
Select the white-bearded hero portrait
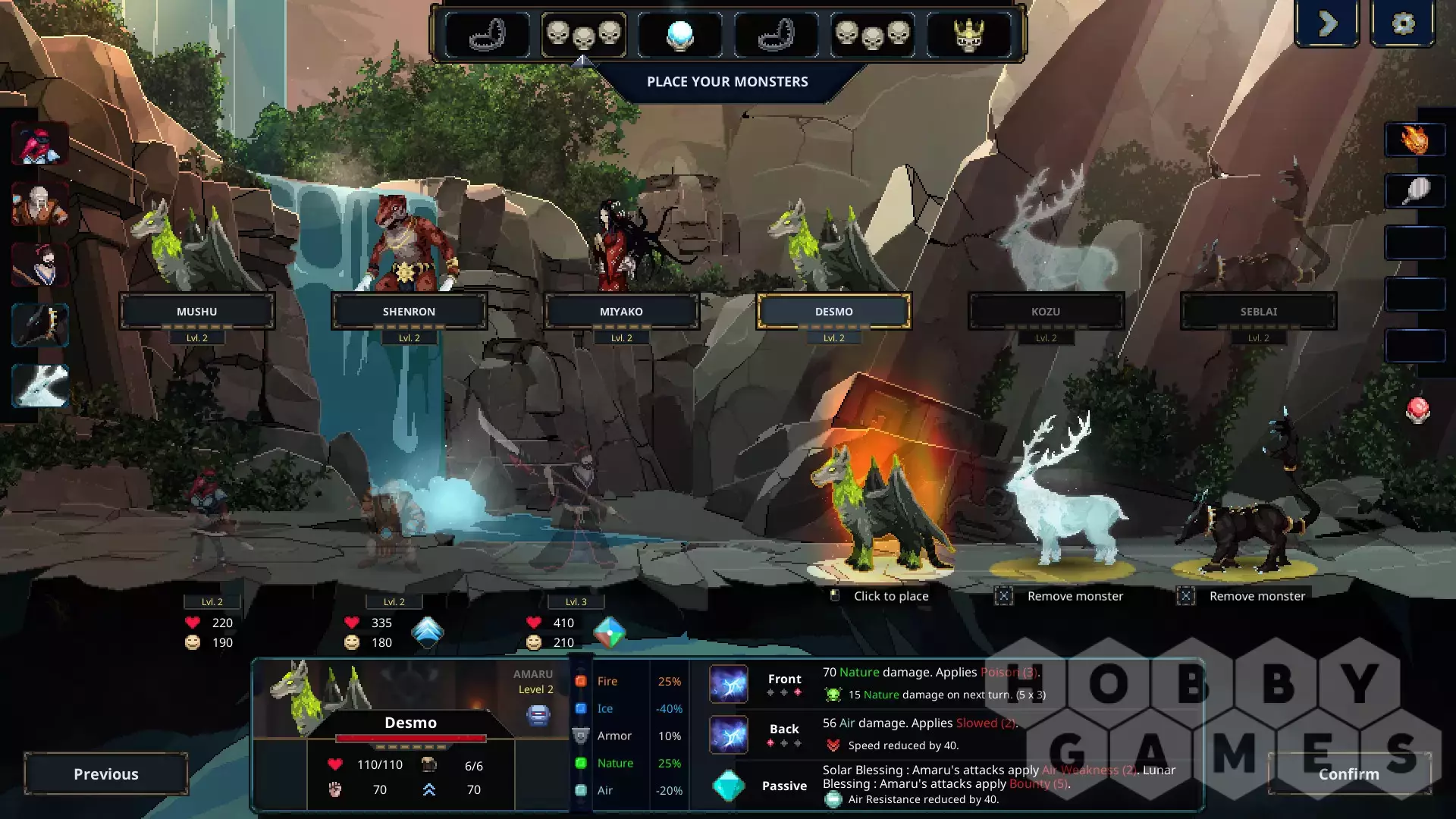pos(39,204)
